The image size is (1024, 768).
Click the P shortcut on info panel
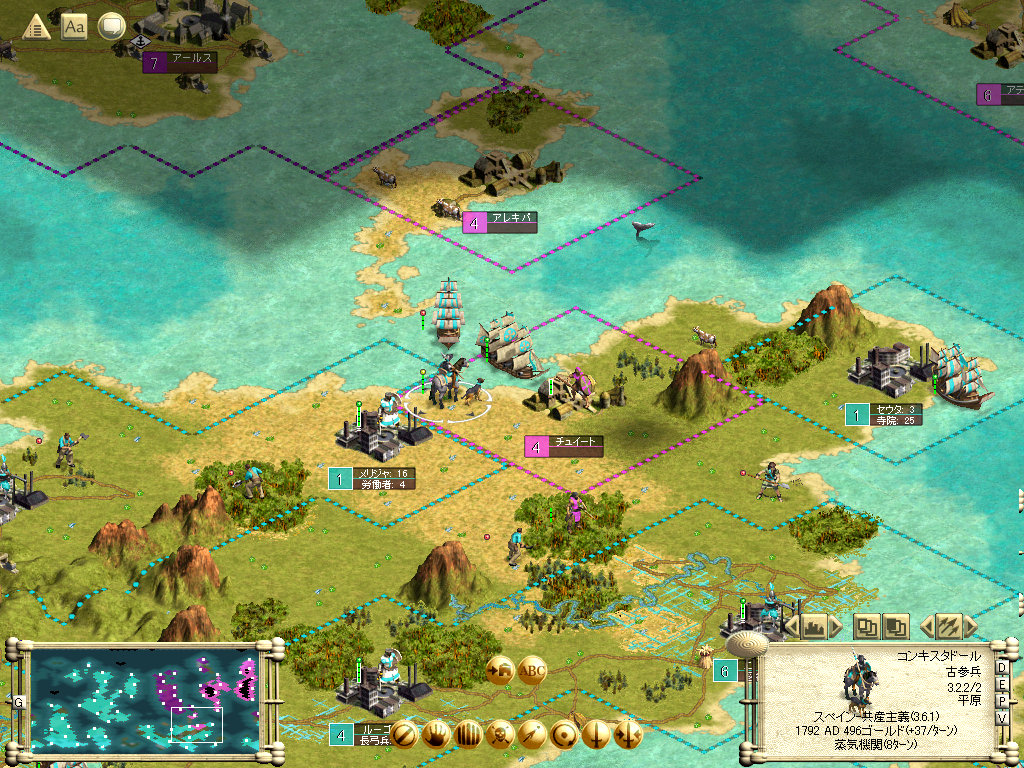(x=1002, y=702)
